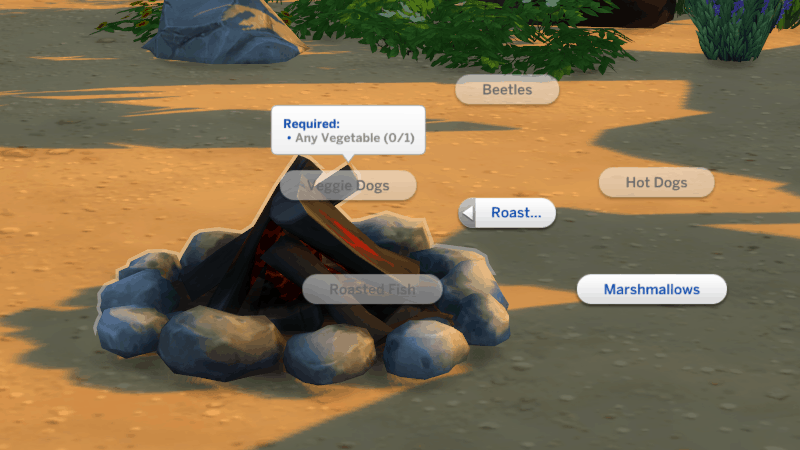Select the Hot Dogs option
800x450 pixels.
[x=656, y=183]
